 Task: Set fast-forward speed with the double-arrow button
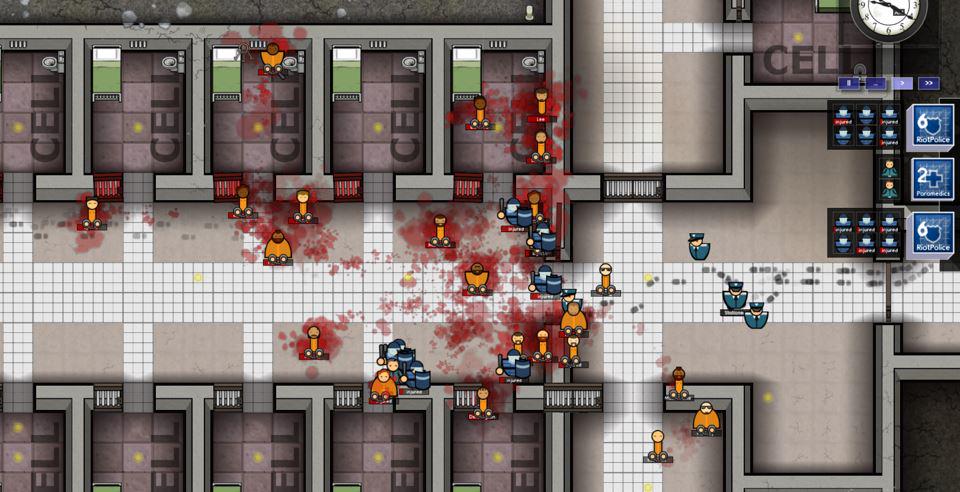(927, 83)
